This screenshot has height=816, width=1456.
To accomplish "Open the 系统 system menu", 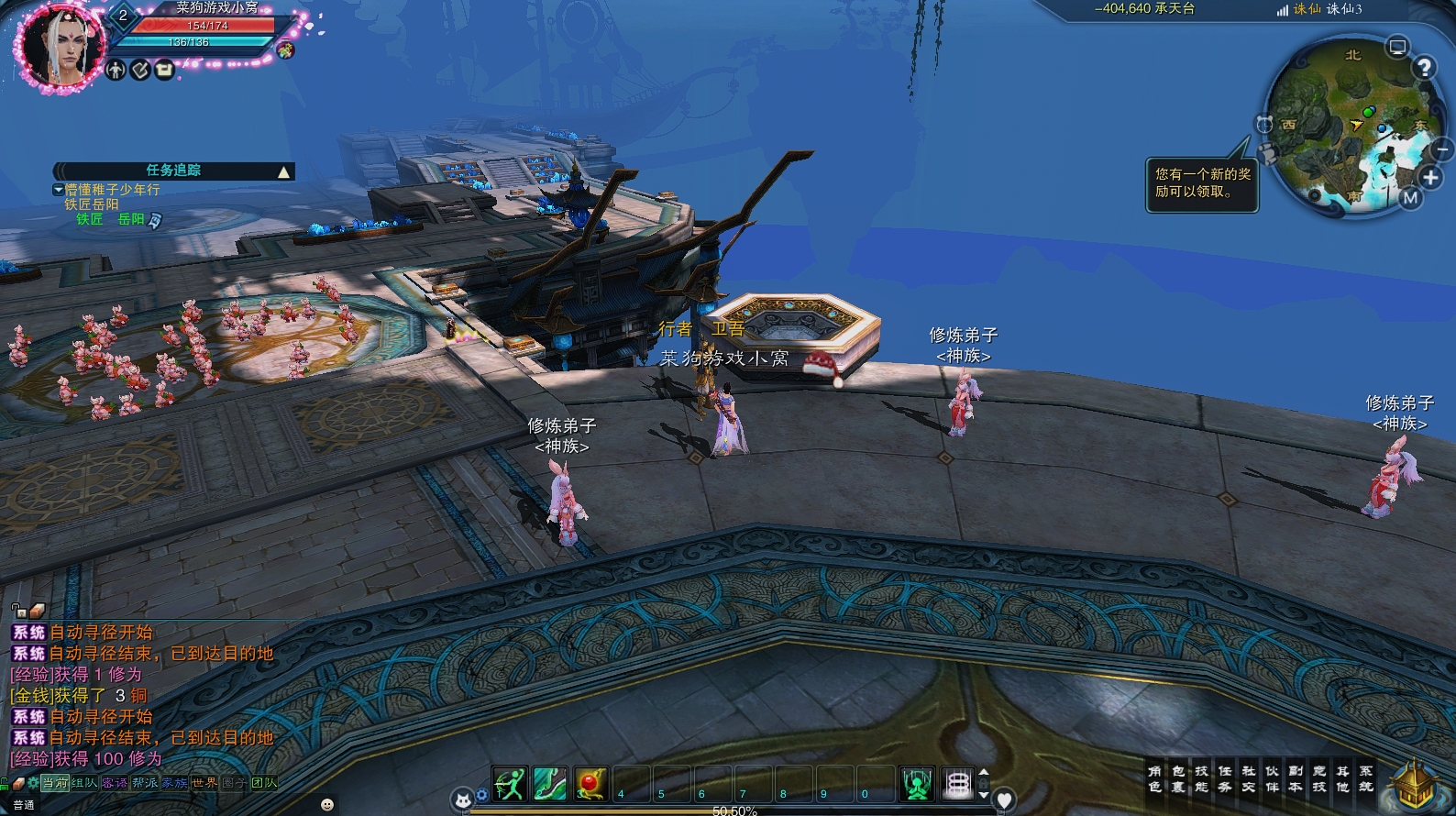I will coord(1366,779).
